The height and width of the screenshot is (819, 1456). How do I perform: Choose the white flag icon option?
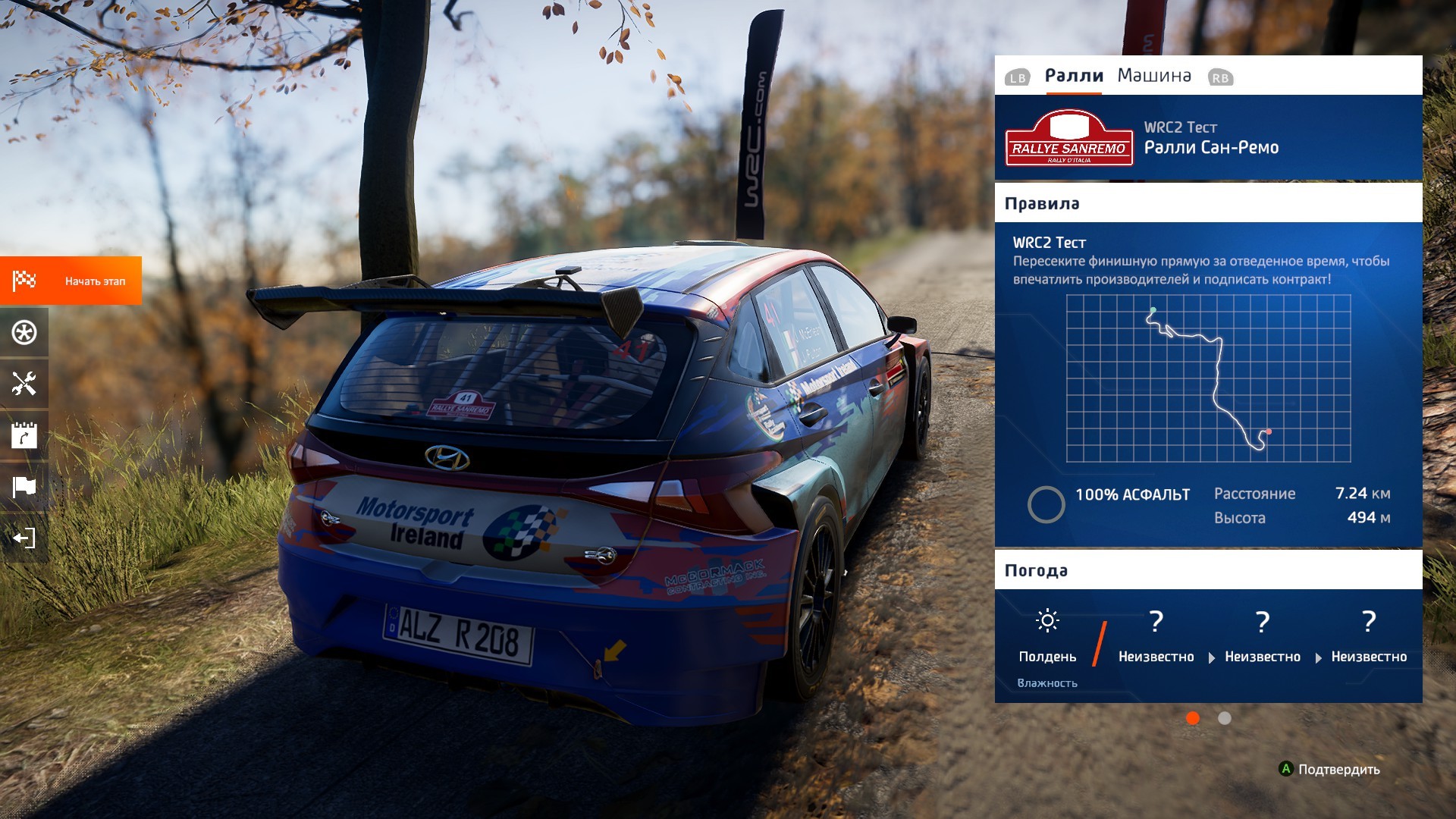point(24,486)
